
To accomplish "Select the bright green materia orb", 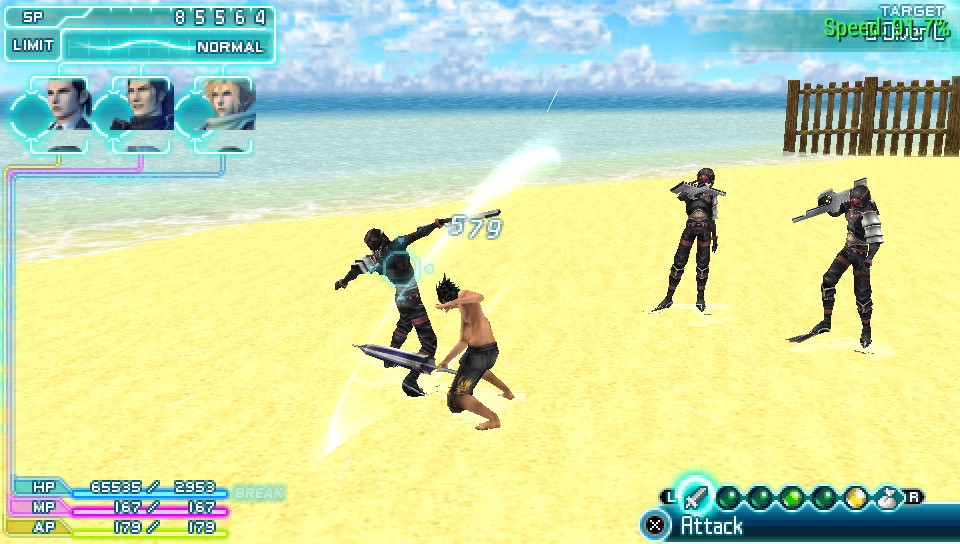I will pos(792,497).
